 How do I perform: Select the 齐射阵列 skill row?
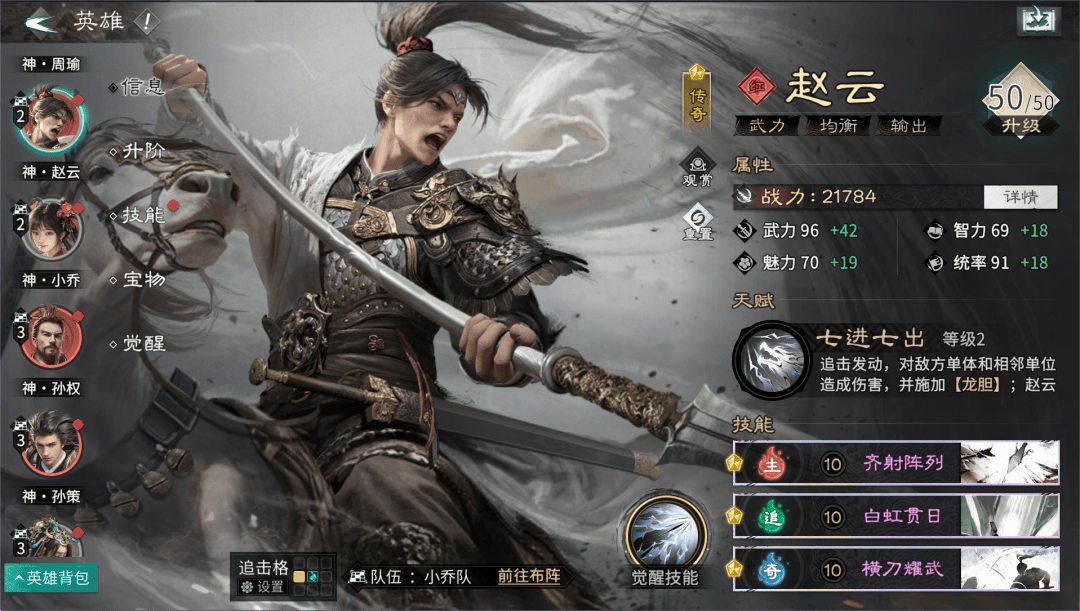click(897, 463)
